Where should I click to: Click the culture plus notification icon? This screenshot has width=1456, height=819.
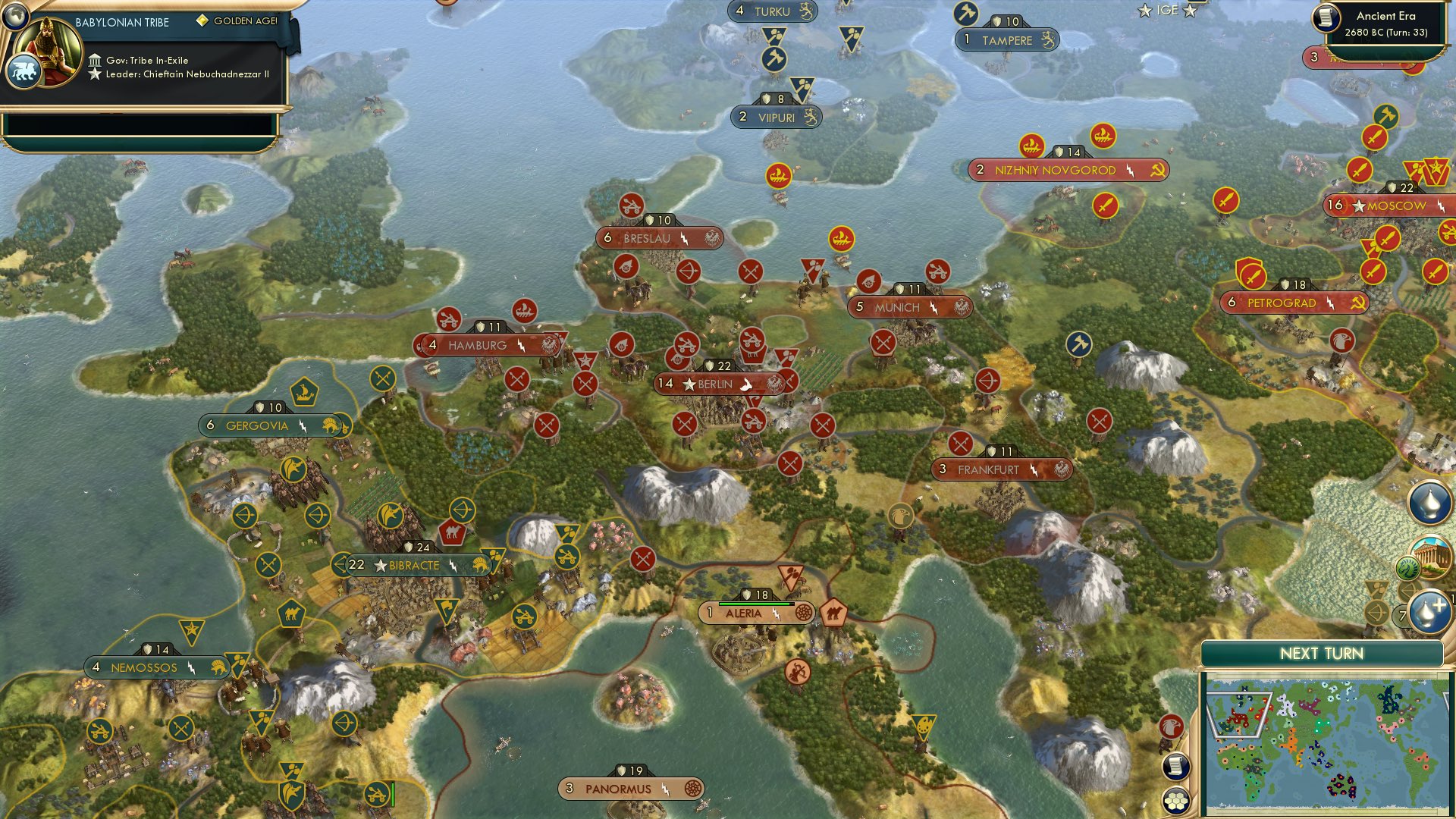click(x=1429, y=611)
